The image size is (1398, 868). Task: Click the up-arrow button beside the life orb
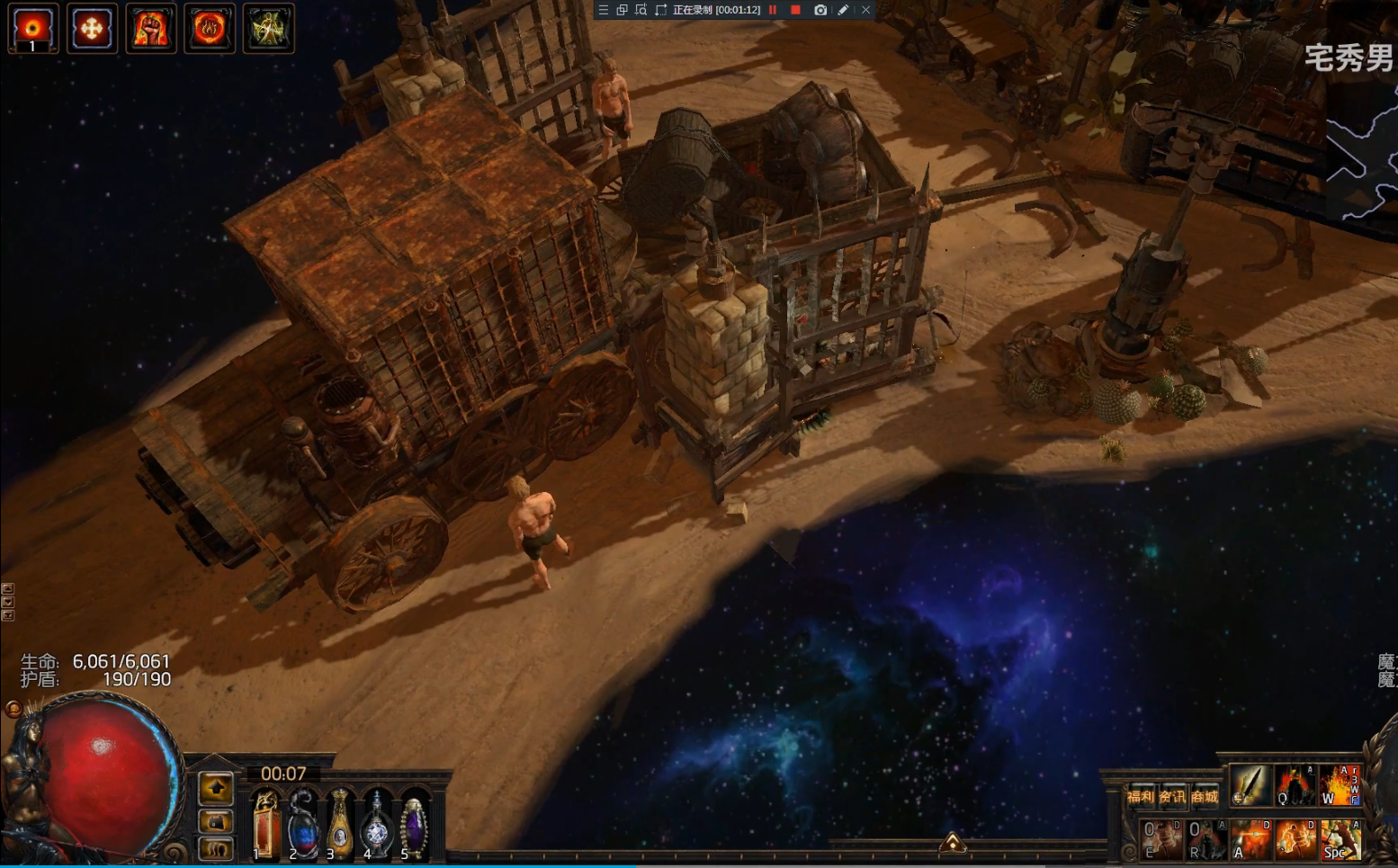pos(216,789)
